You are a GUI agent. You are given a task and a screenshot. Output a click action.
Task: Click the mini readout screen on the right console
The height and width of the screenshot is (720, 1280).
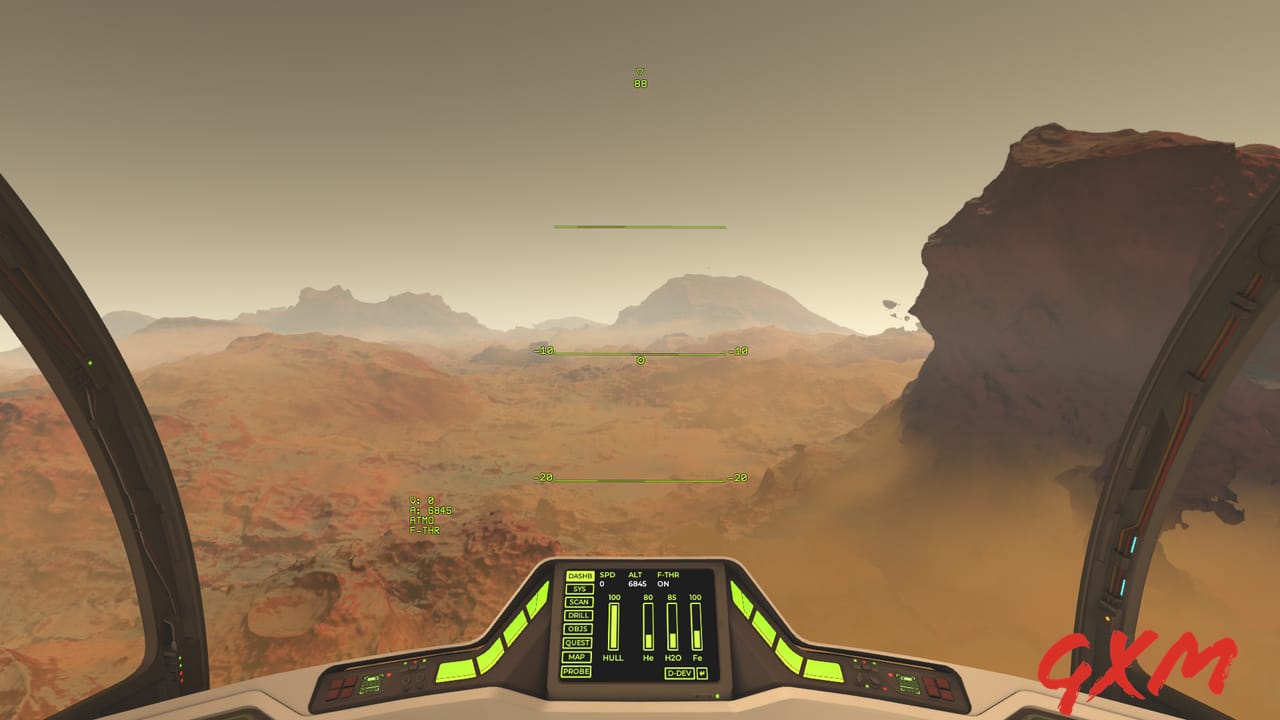908,683
